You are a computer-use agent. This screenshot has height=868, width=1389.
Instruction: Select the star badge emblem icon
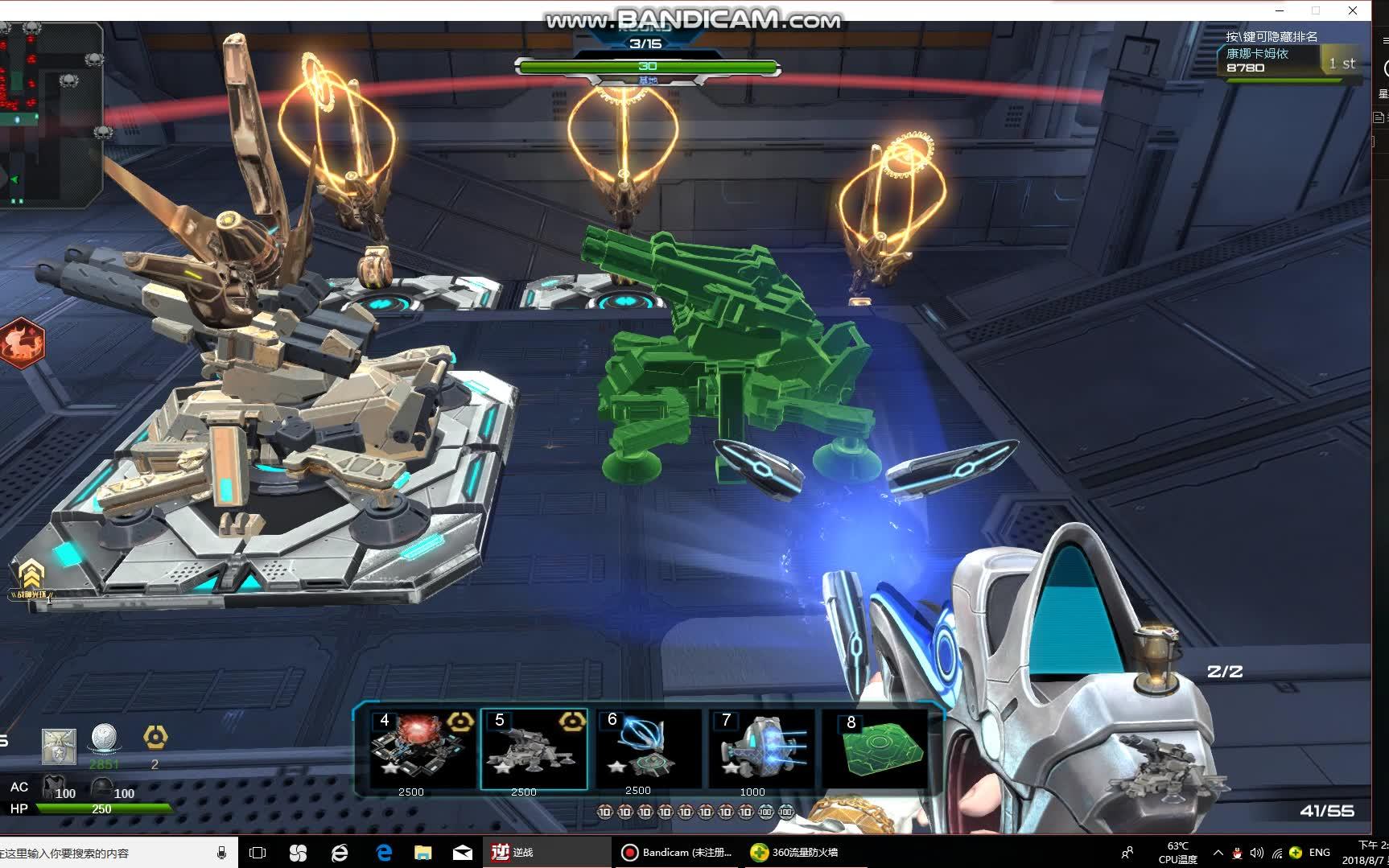click(x=59, y=747)
